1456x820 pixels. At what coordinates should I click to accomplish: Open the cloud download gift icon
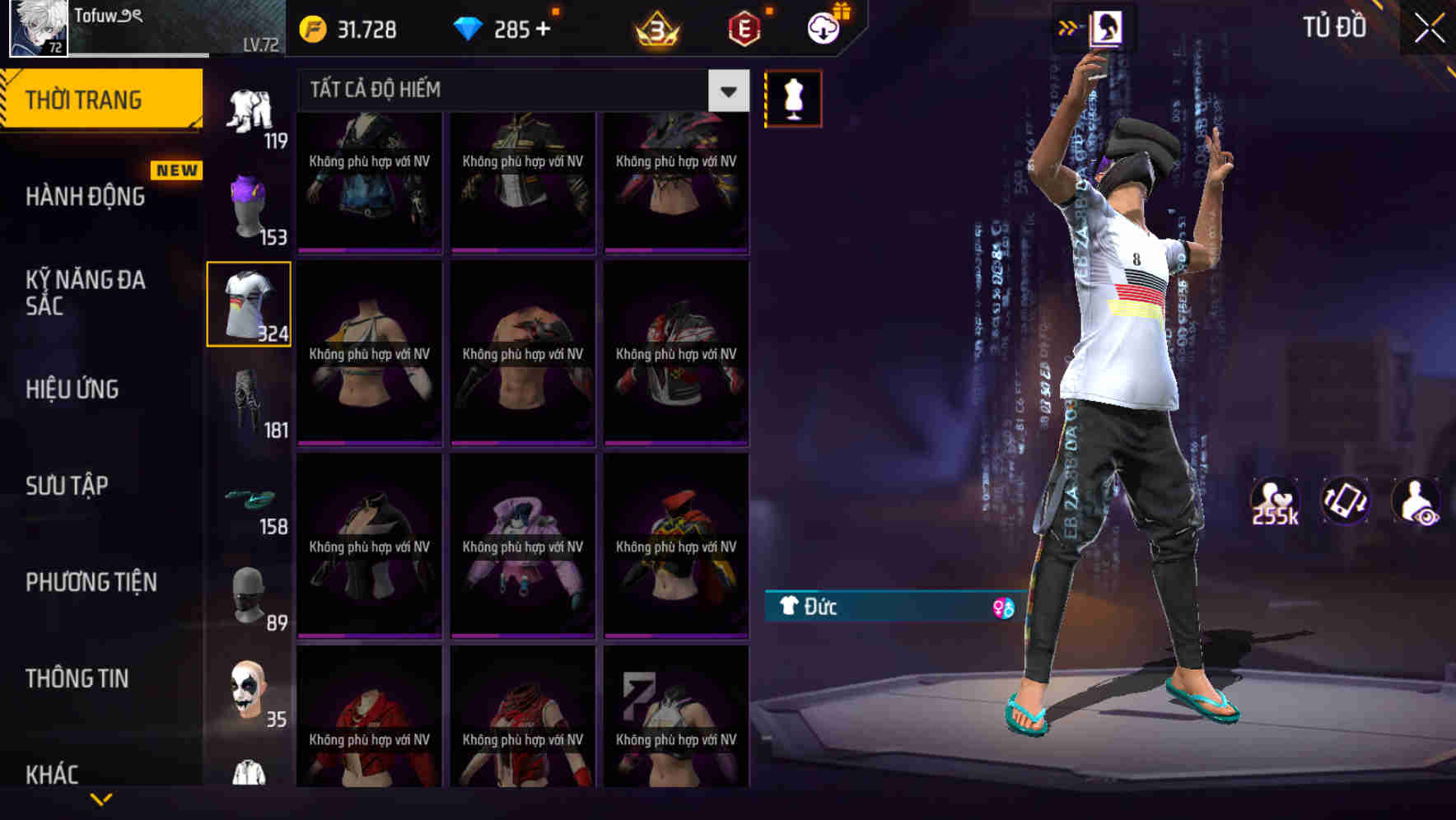(824, 29)
